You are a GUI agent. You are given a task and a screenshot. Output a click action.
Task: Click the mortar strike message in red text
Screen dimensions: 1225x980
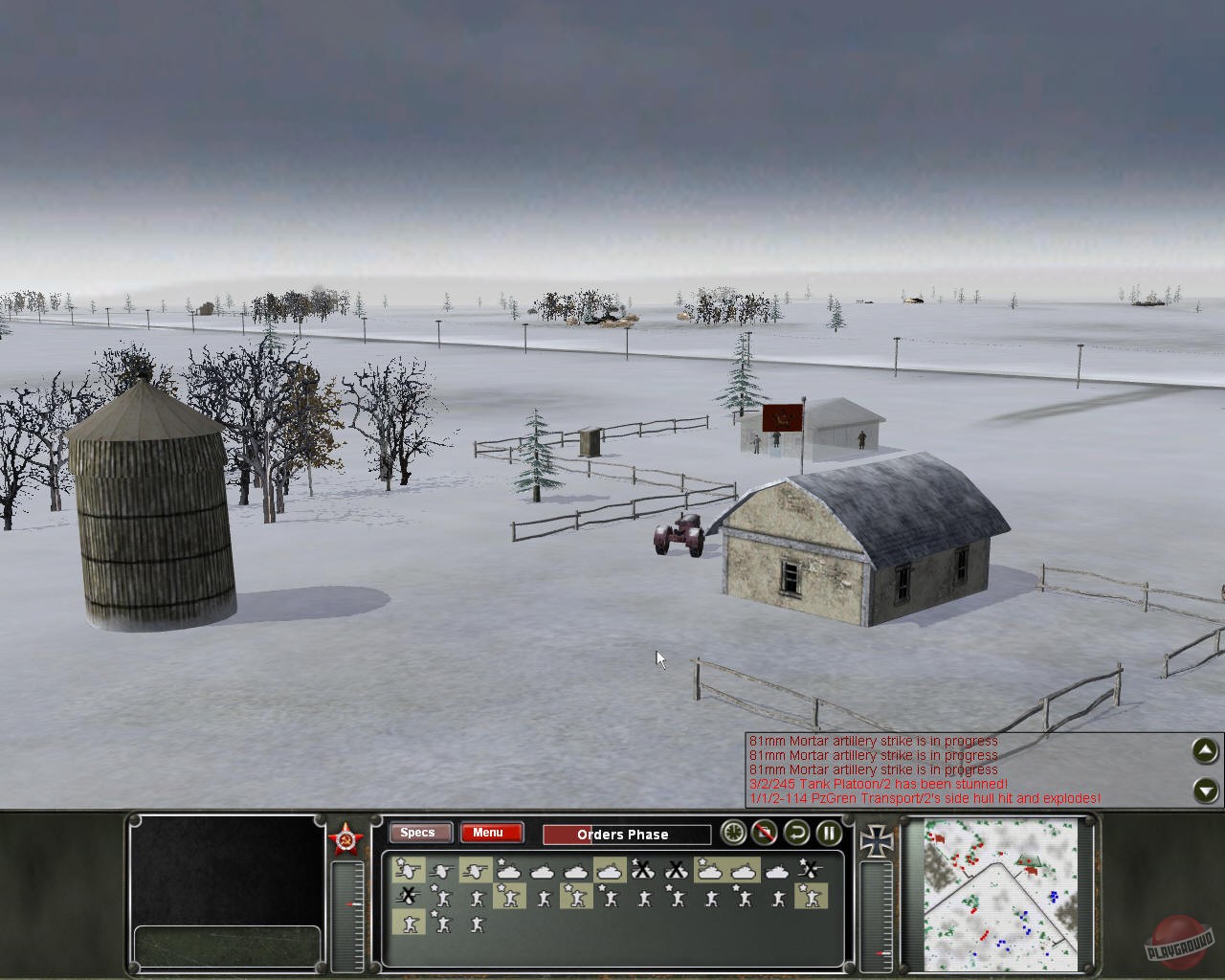coord(871,742)
